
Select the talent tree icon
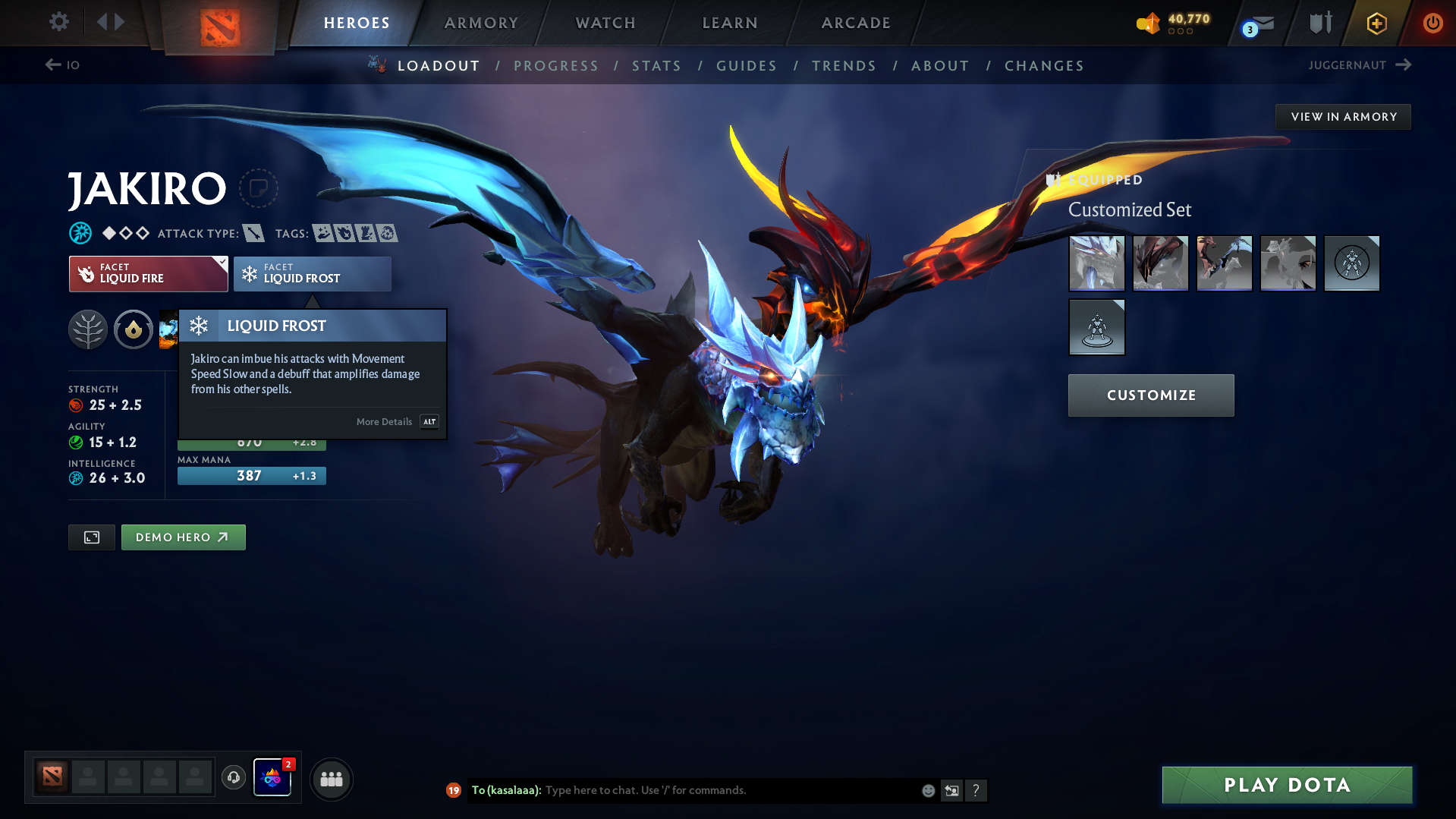click(x=88, y=329)
